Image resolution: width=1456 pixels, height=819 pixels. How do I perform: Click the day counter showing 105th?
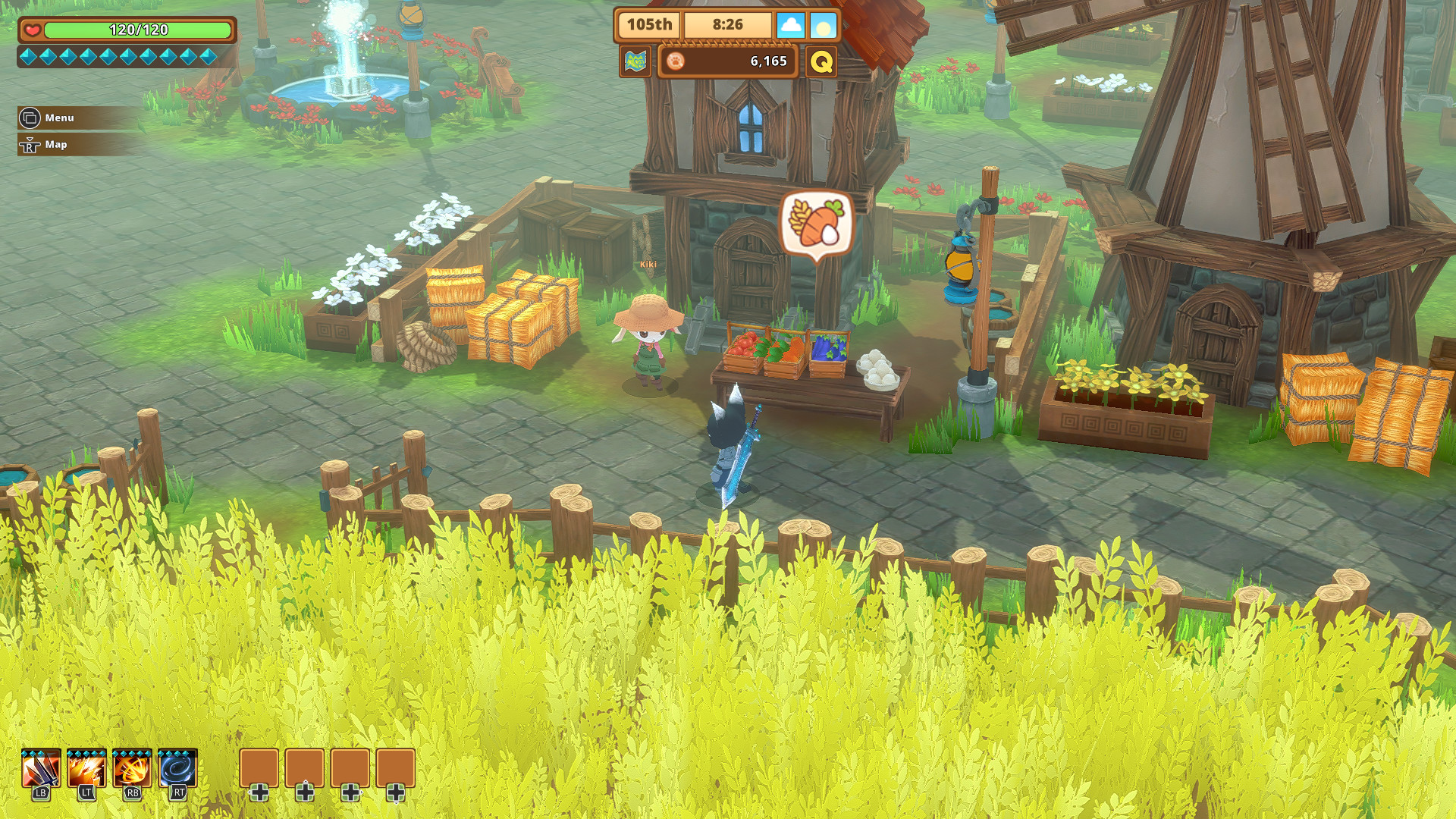coord(648,24)
